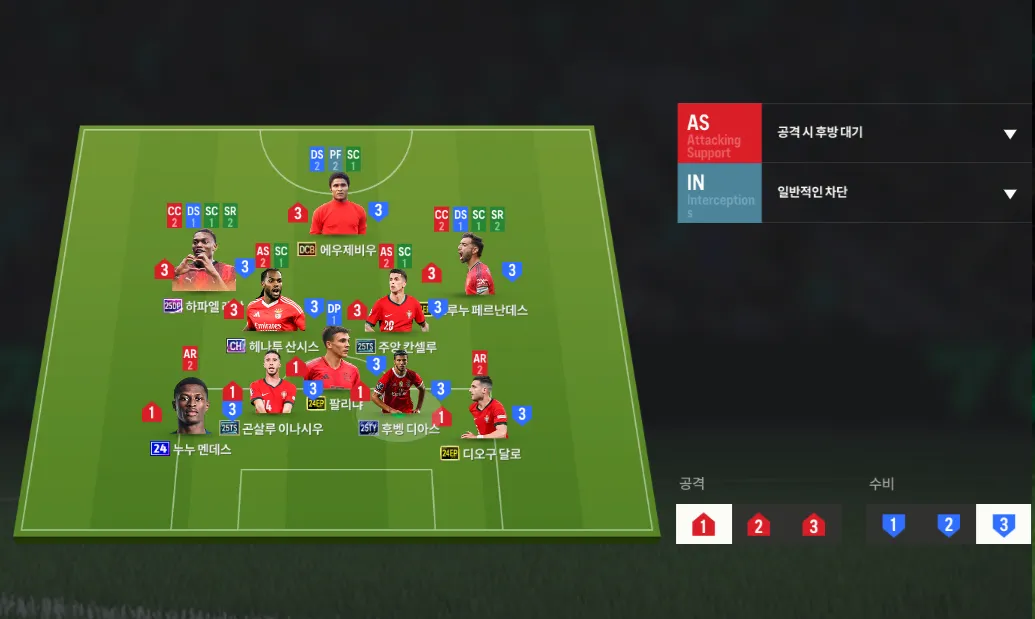Set defense level to blue 2

click(x=948, y=524)
